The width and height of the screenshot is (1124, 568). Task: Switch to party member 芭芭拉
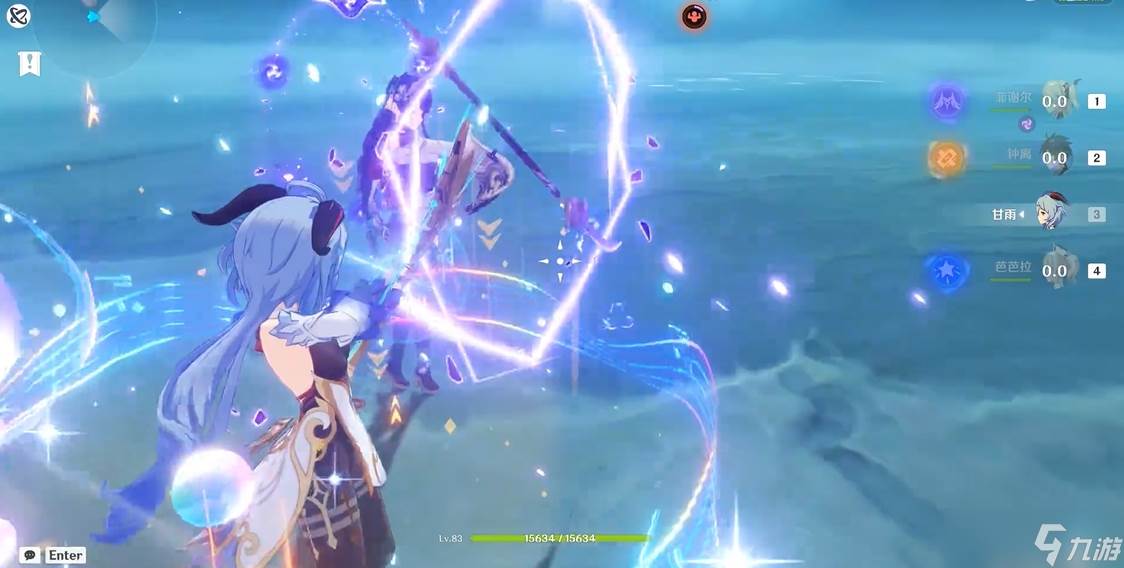(1057, 270)
